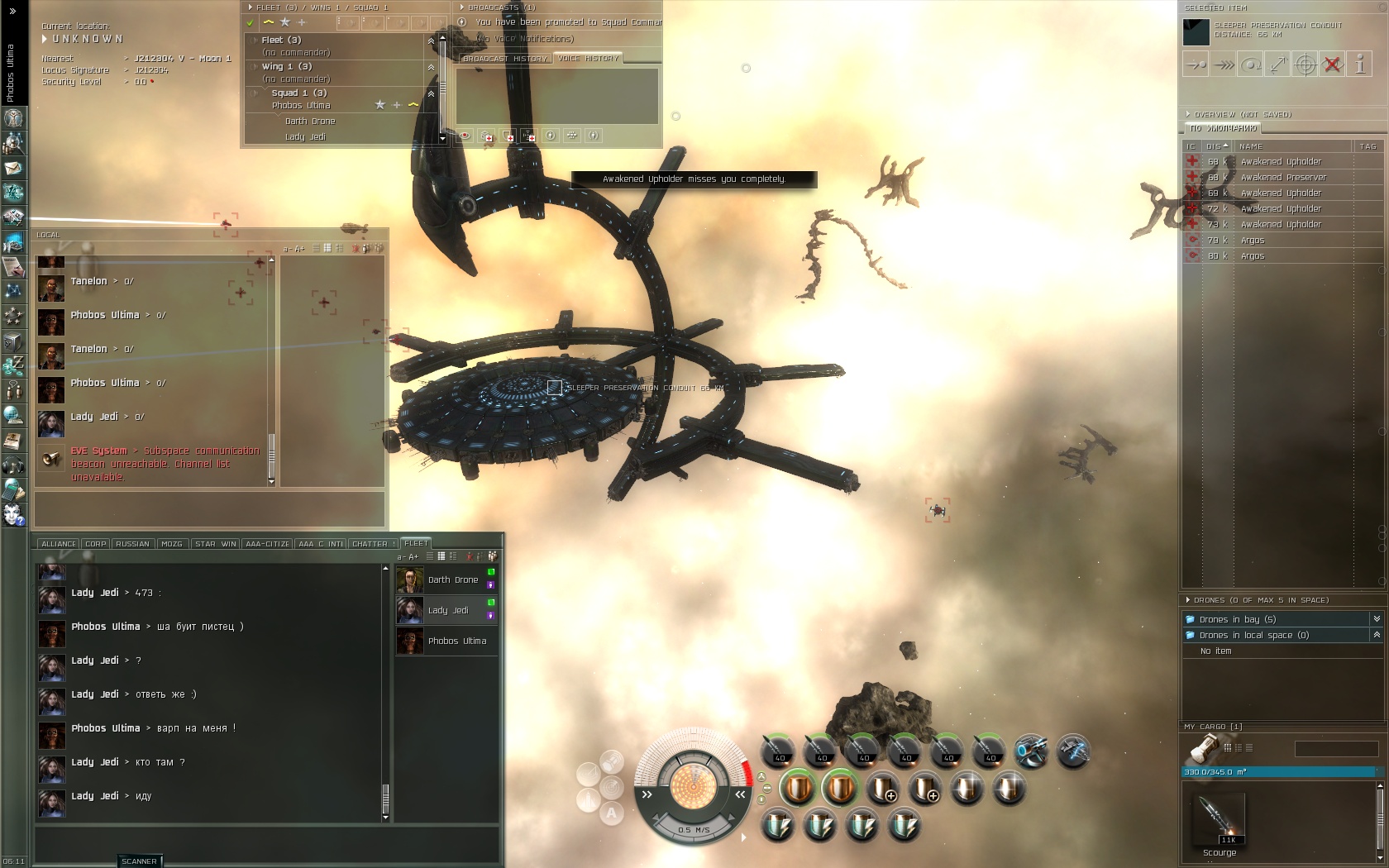Screen dimensions: 1389x868
Task: Switch to the ALLIANCE chat tab
Action: (x=58, y=544)
